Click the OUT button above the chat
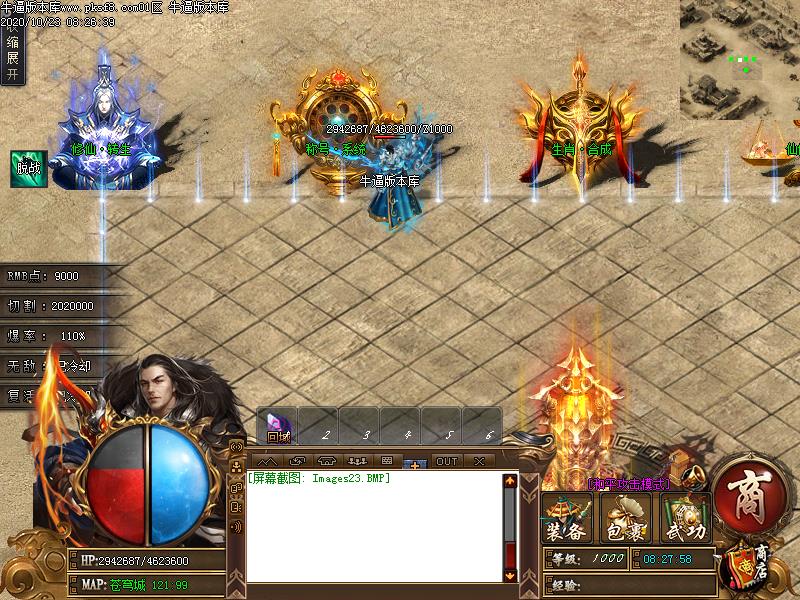Screen dimensions: 800x600 coord(446,461)
